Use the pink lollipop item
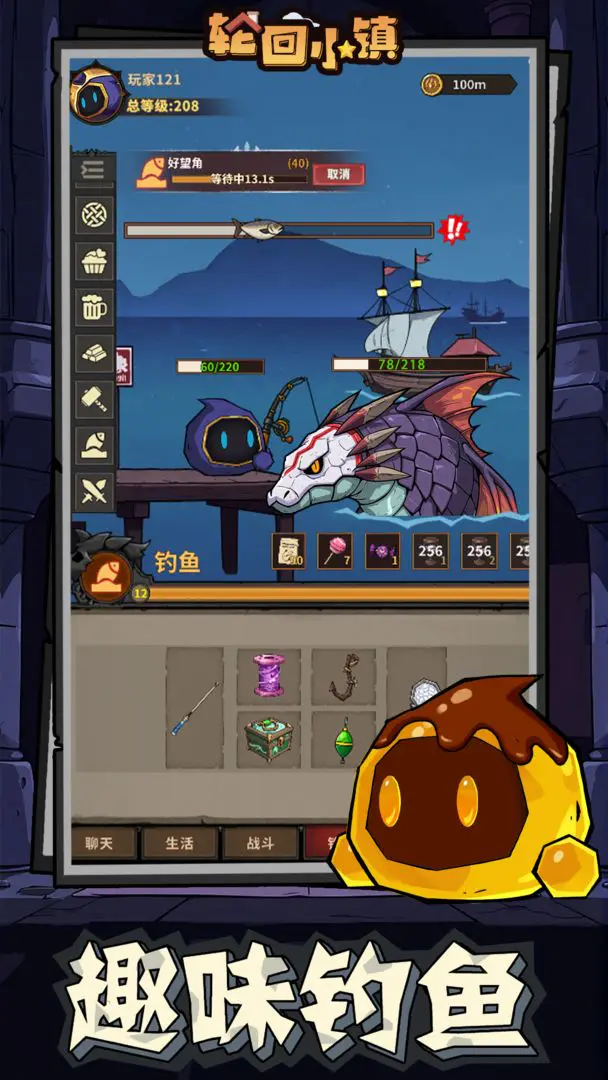The image size is (608, 1080). [x=335, y=551]
